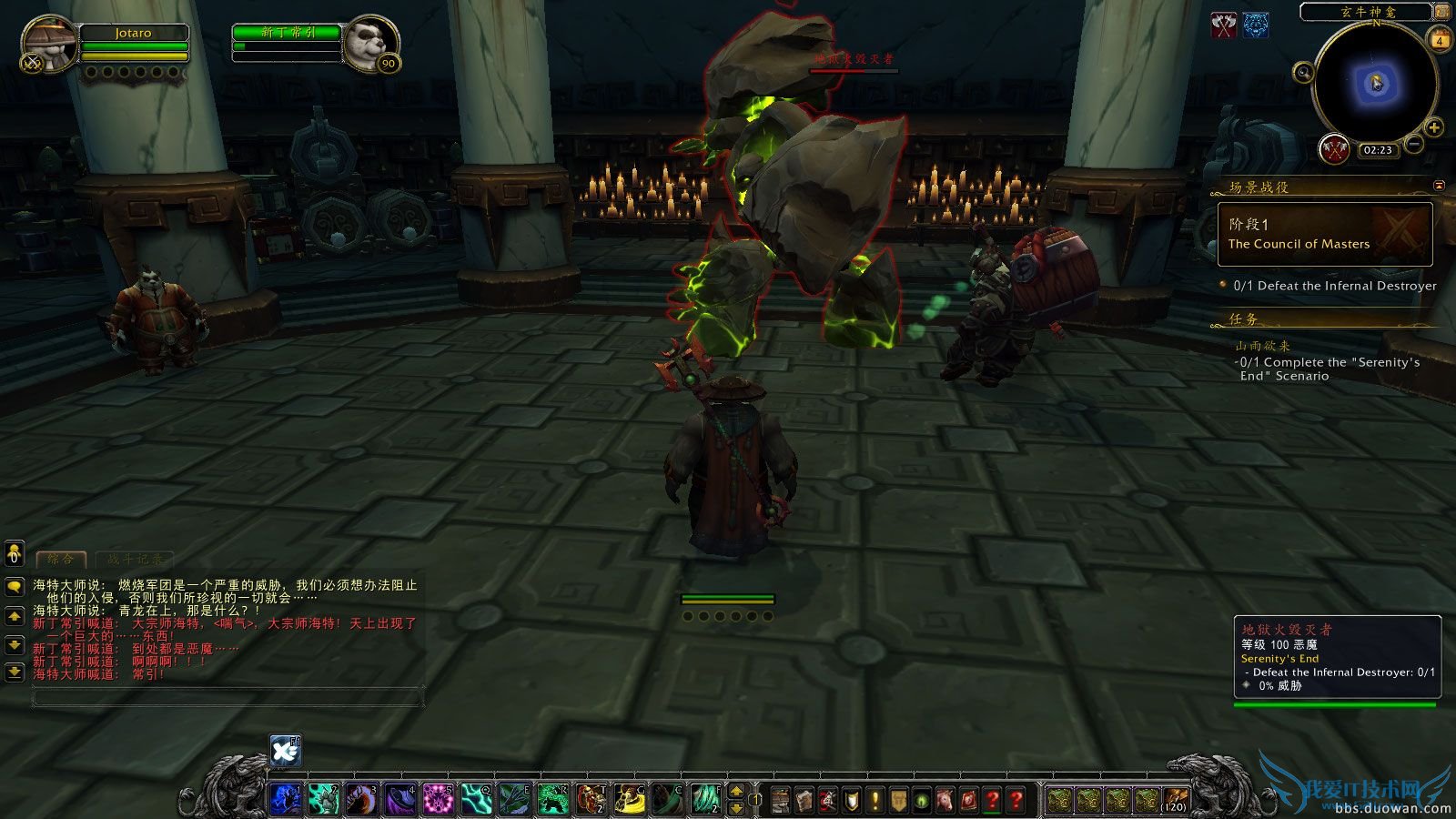Click the chat input field
The width and height of the screenshot is (1456, 819).
click(227, 697)
